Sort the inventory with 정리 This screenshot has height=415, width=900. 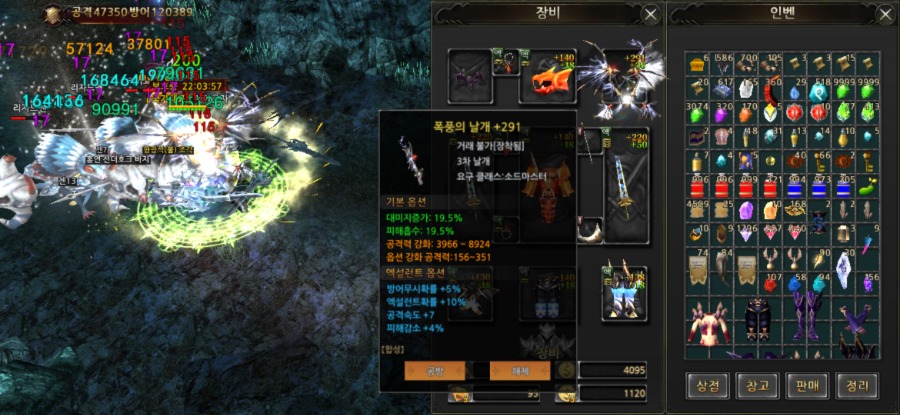(858, 385)
